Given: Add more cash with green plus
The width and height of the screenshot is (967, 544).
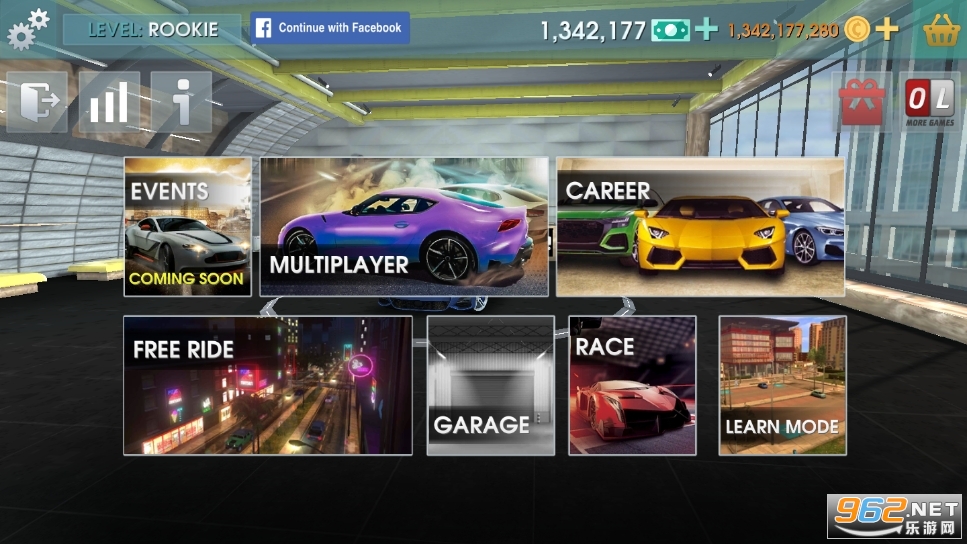Looking at the screenshot, I should pyautogui.click(x=706, y=29).
